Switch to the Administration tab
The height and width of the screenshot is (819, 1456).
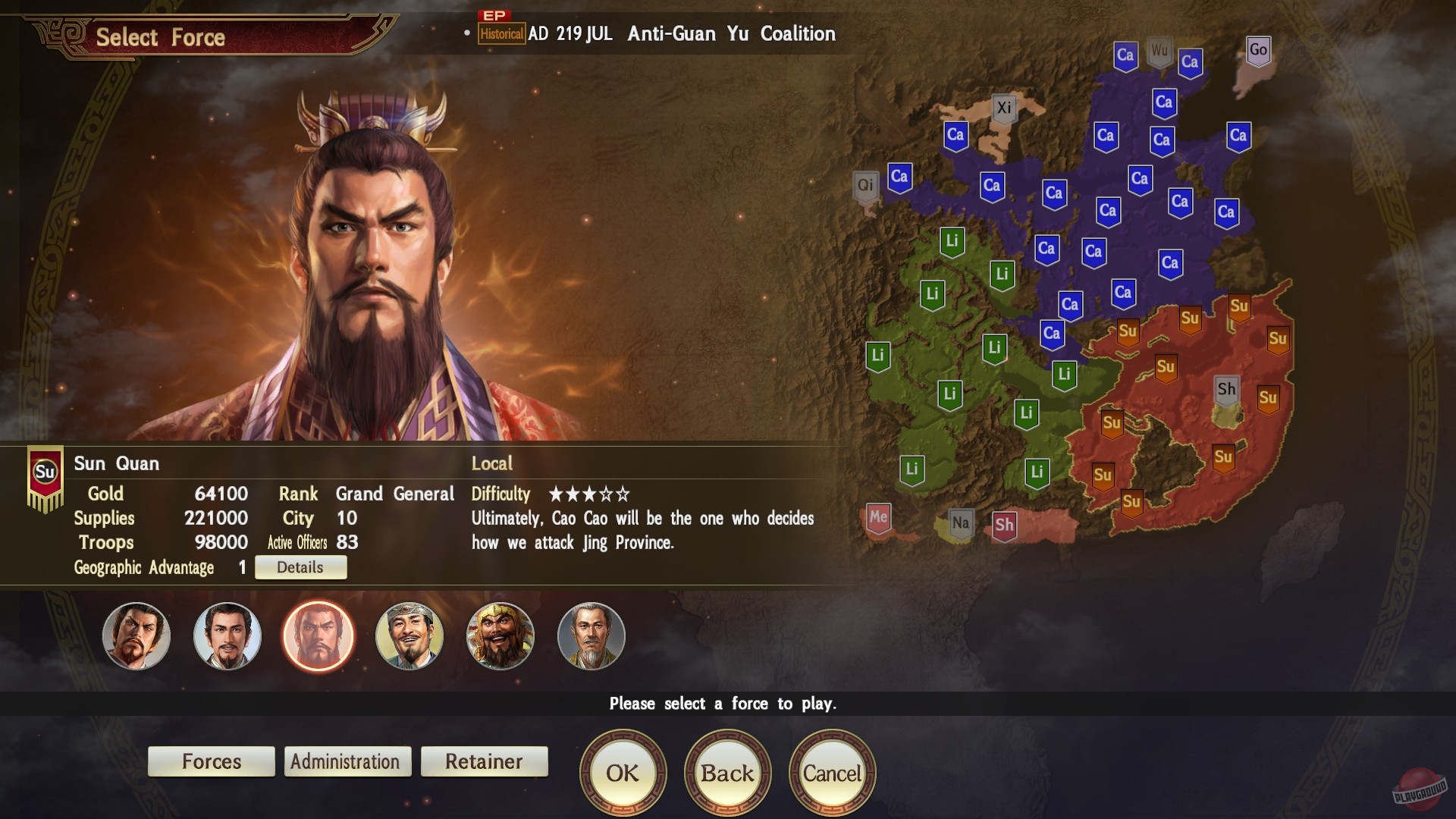(x=347, y=761)
